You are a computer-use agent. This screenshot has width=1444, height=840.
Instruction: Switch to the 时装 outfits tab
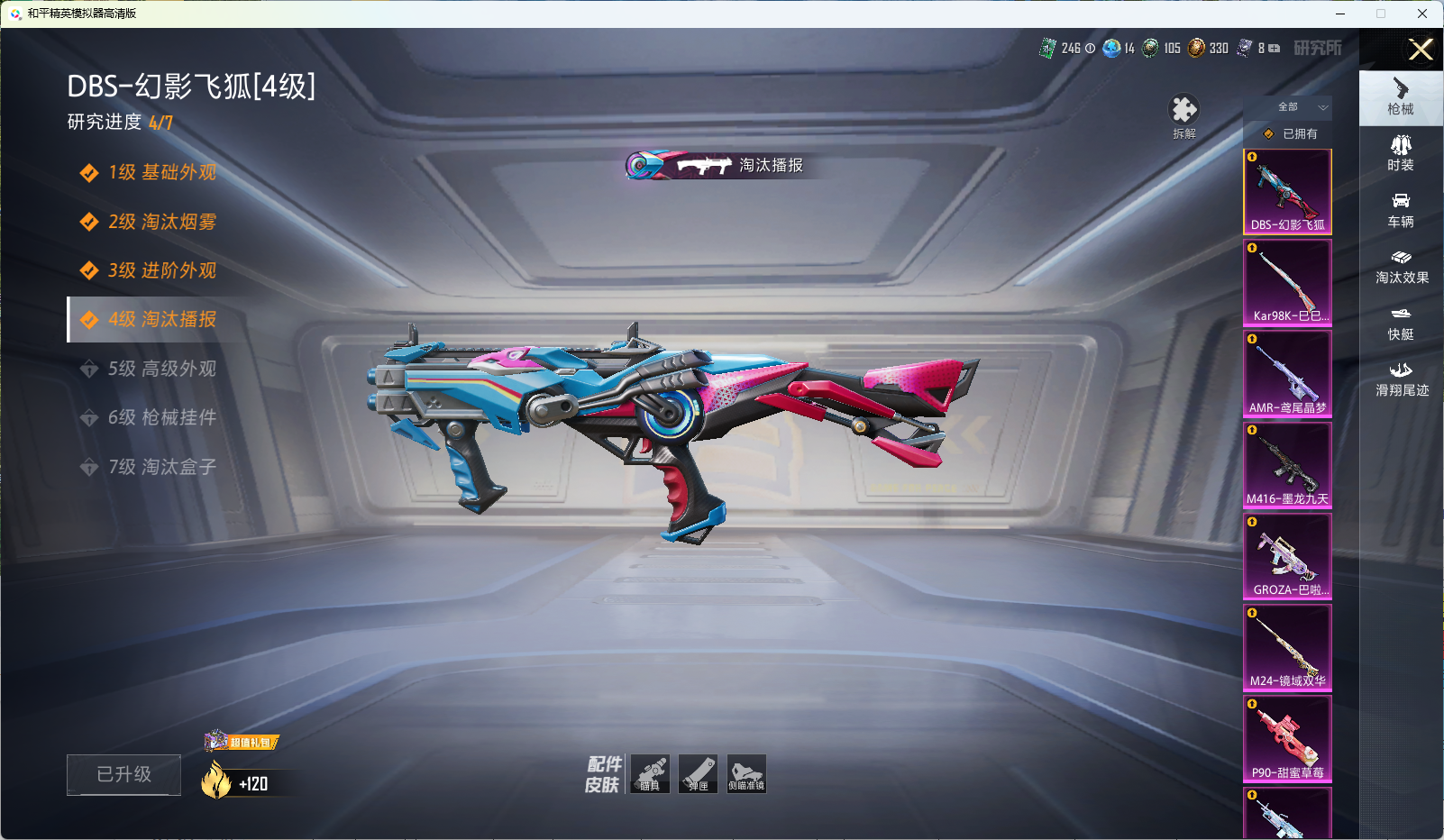pyautogui.click(x=1401, y=153)
